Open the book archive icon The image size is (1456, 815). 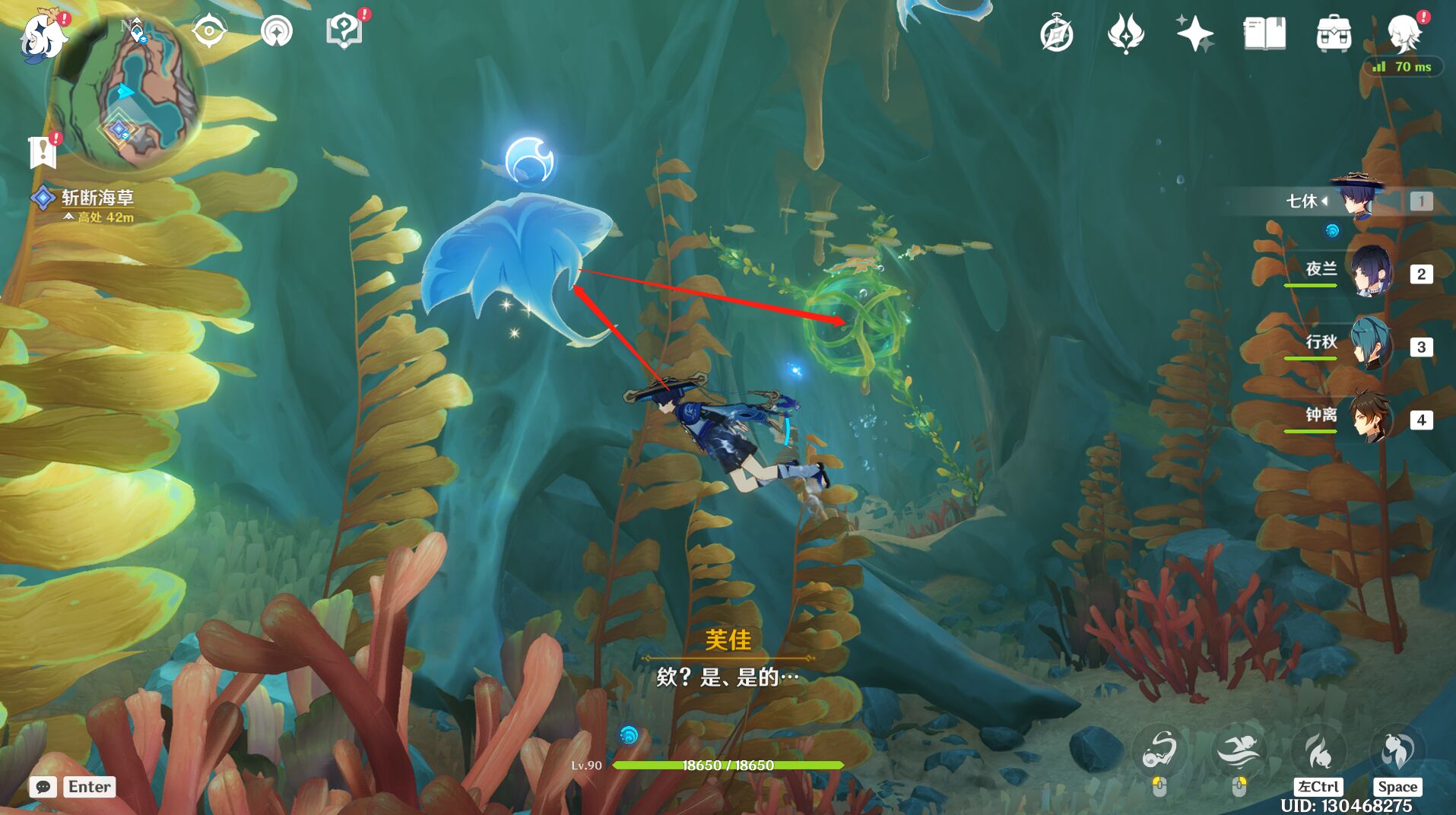[x=1264, y=34]
